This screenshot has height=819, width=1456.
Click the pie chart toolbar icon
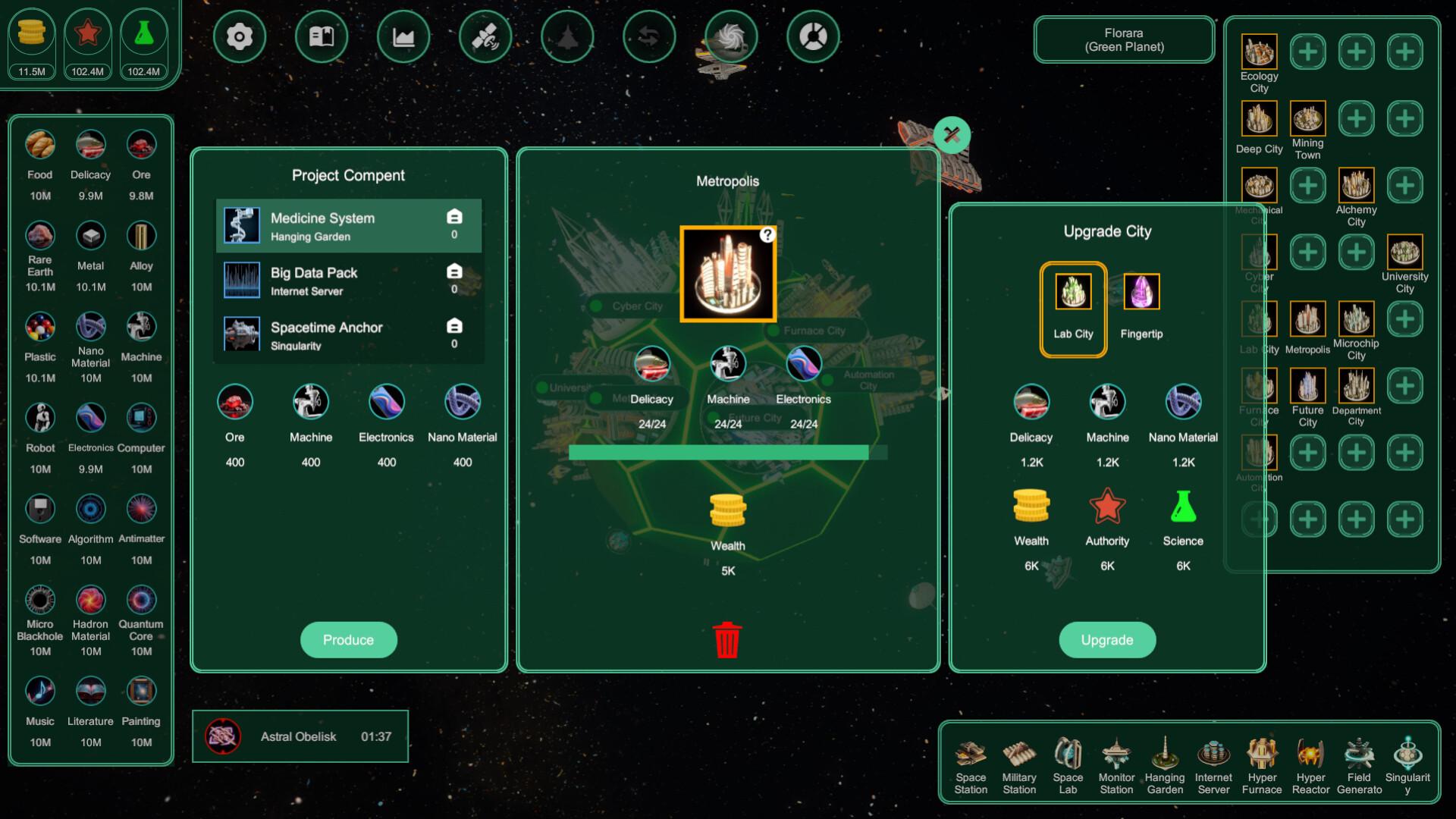click(x=813, y=36)
